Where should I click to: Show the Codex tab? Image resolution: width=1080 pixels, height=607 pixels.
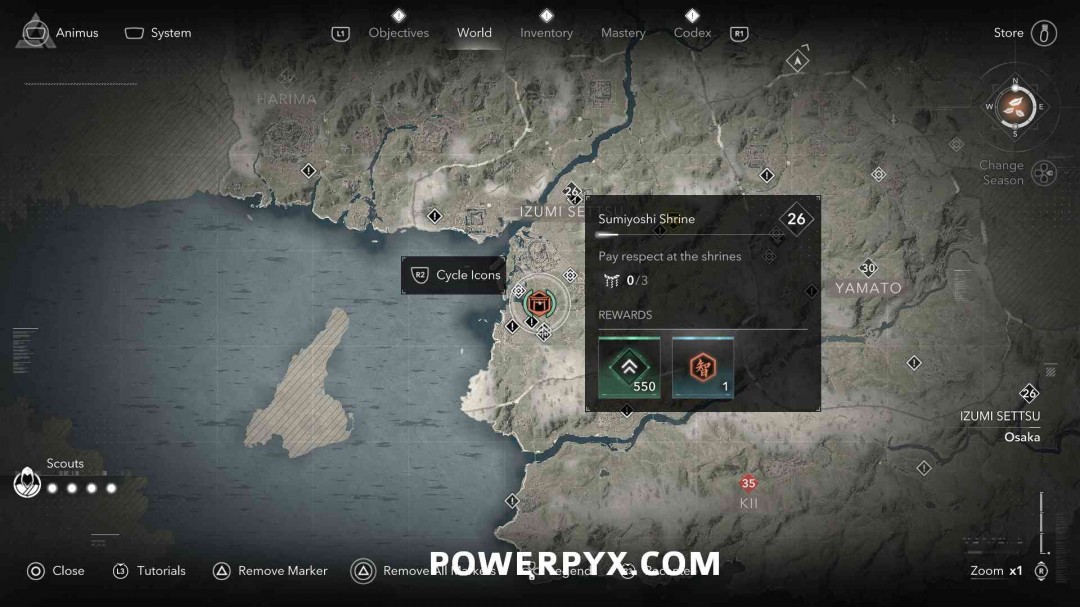692,33
